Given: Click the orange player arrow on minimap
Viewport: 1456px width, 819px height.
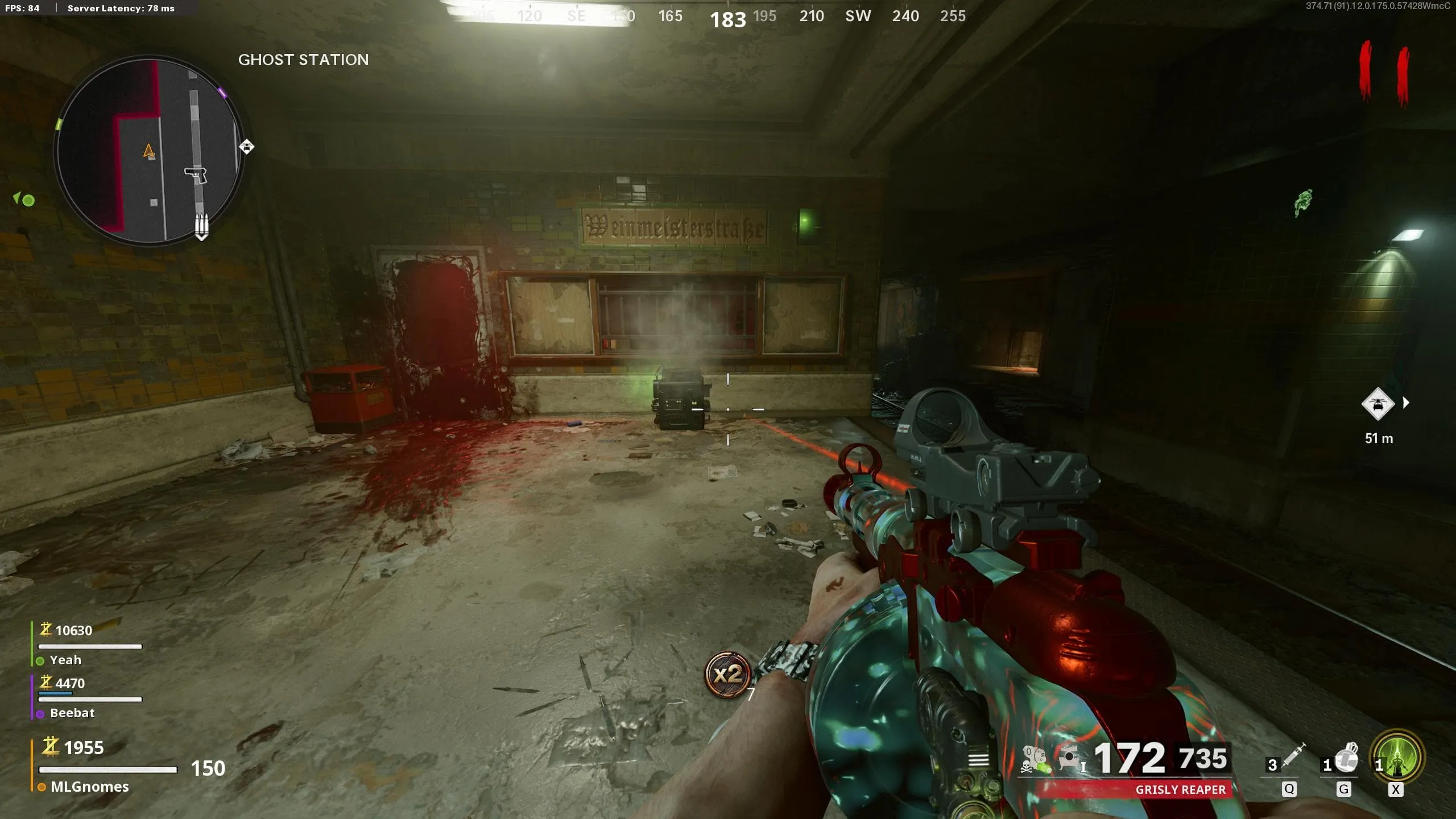Looking at the screenshot, I should click(148, 151).
